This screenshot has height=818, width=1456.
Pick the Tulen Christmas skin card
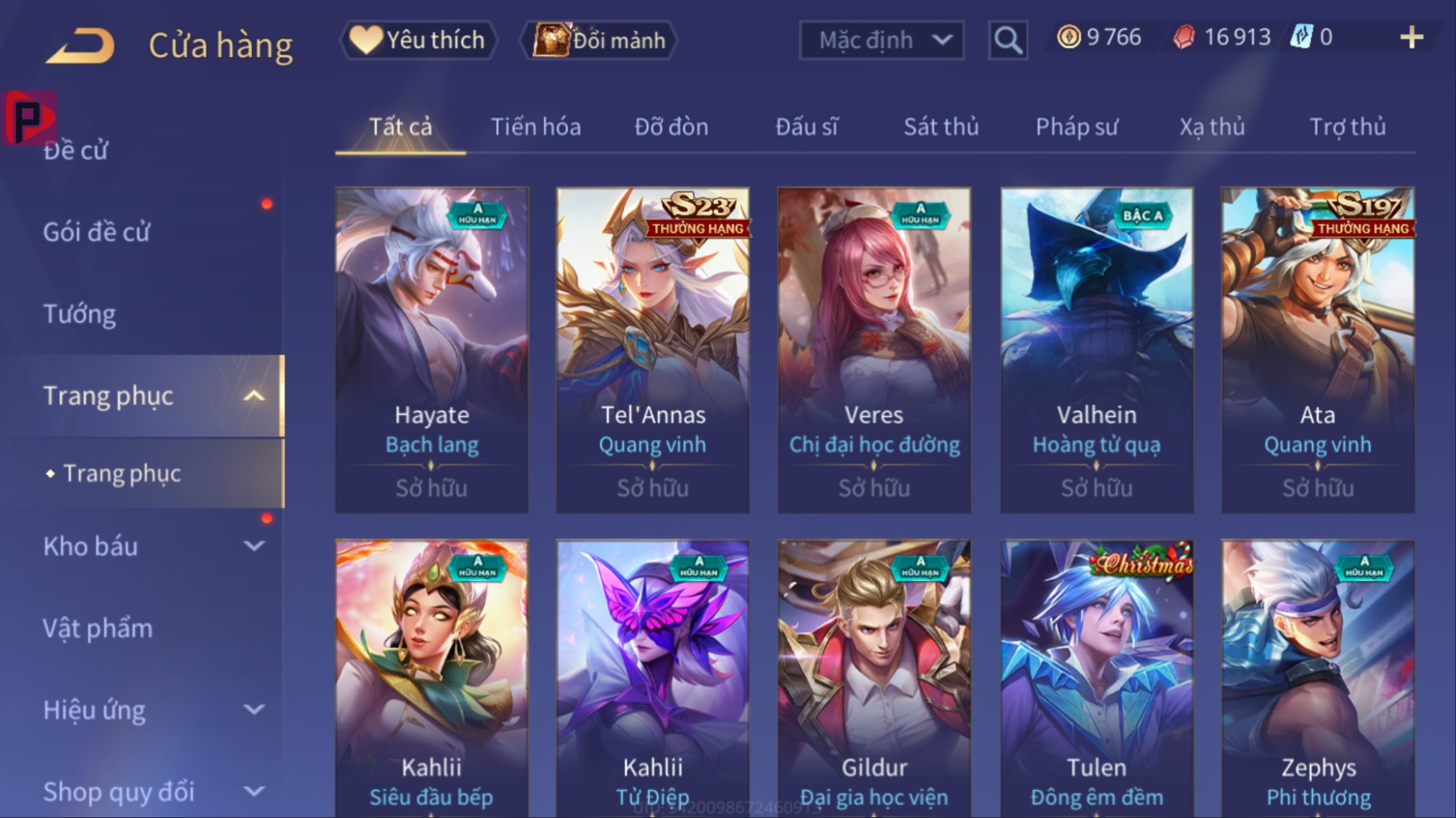click(1096, 679)
